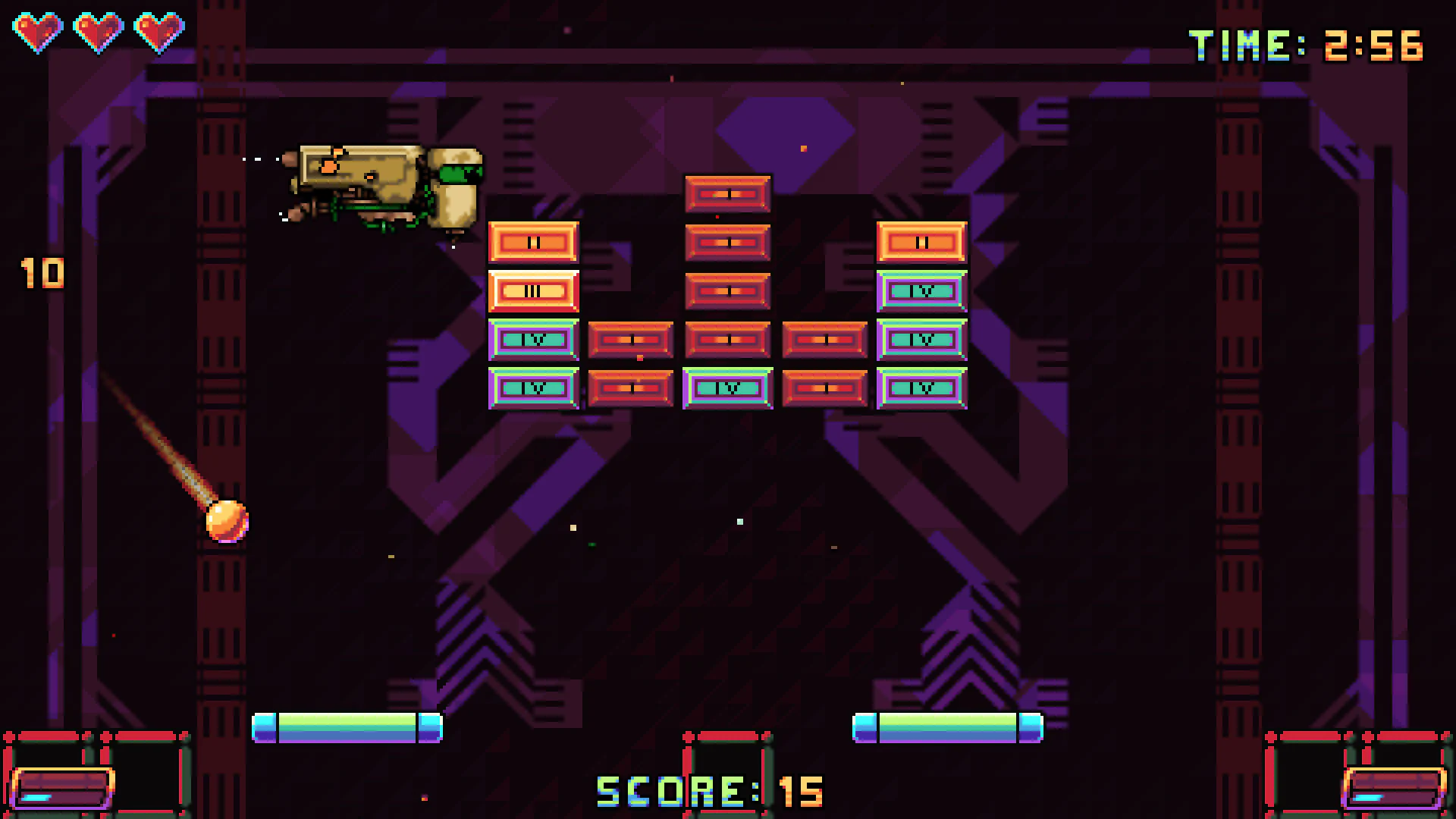
Task: Click the leftmost brick labeled II
Action: click(x=534, y=241)
